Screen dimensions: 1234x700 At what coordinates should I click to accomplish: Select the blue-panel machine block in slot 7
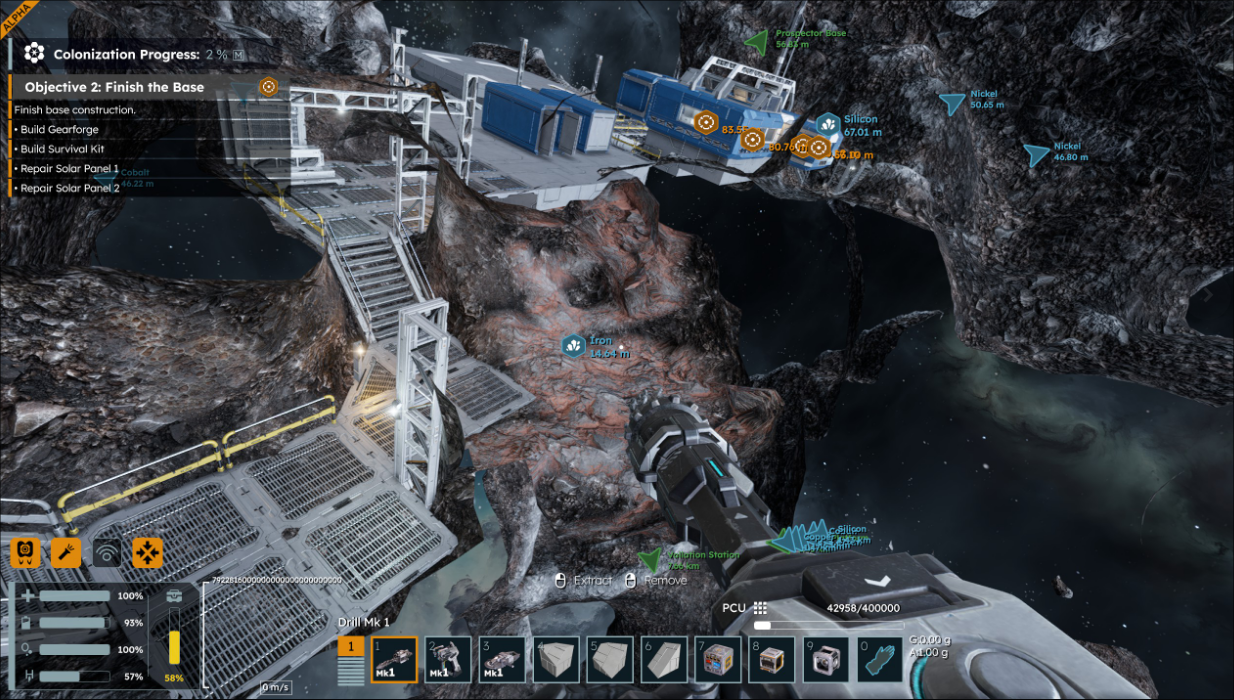pos(718,660)
